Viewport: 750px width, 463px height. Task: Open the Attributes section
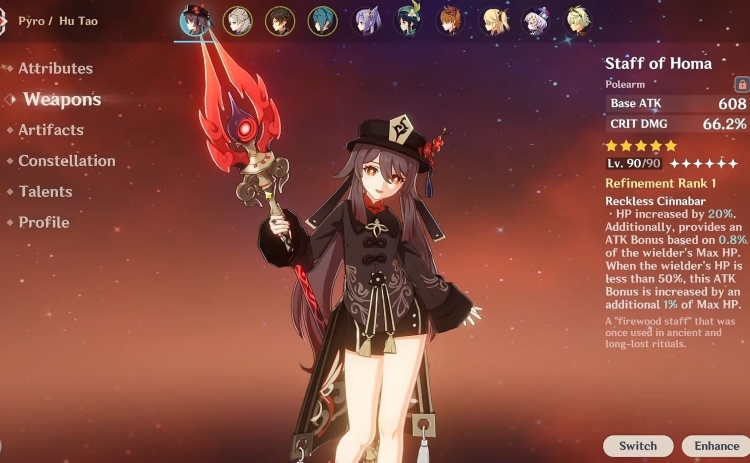tap(55, 69)
